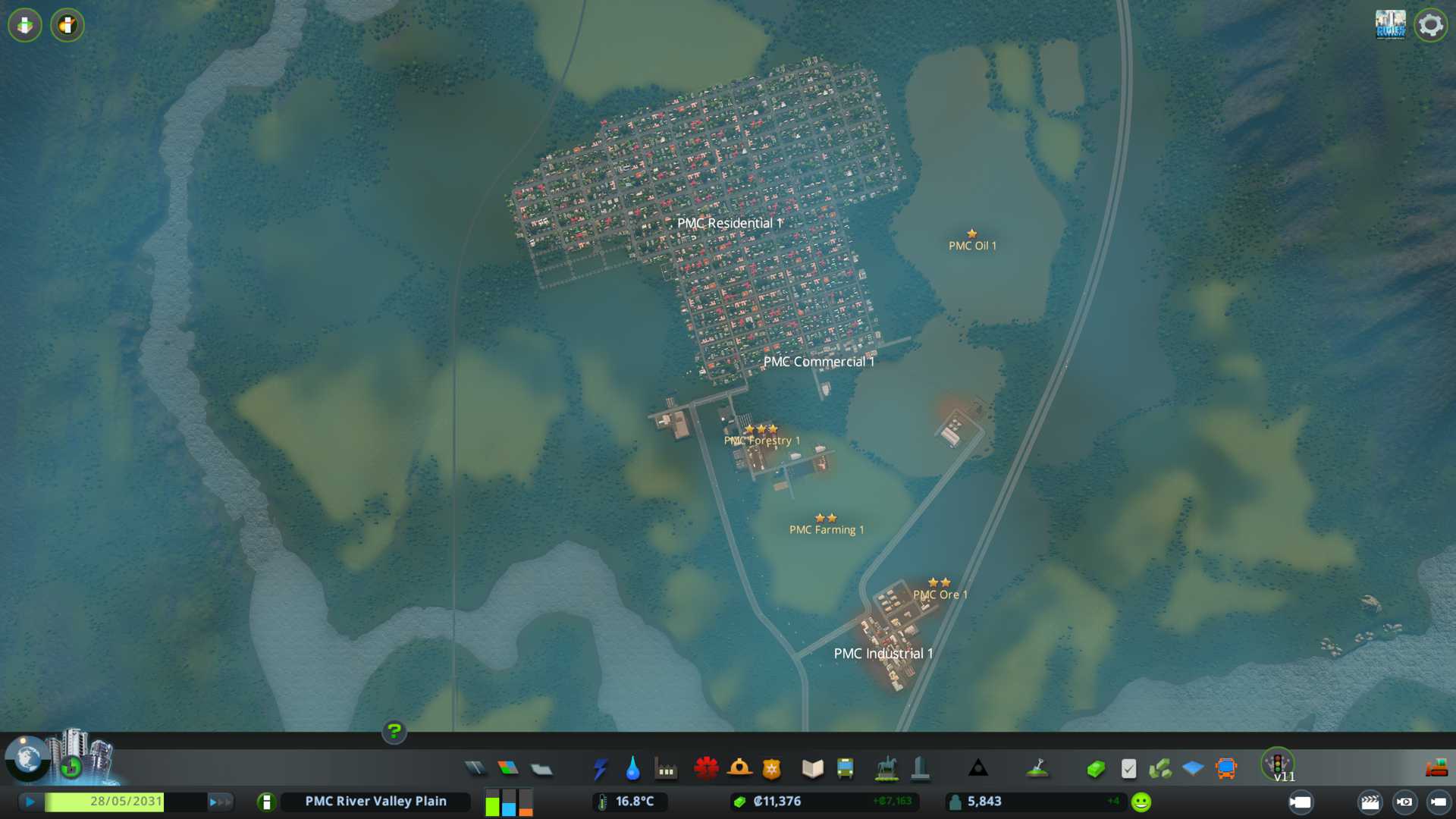Screen dimensions: 1456x819
Task: Open the Healthcare menu
Action: pos(706,769)
